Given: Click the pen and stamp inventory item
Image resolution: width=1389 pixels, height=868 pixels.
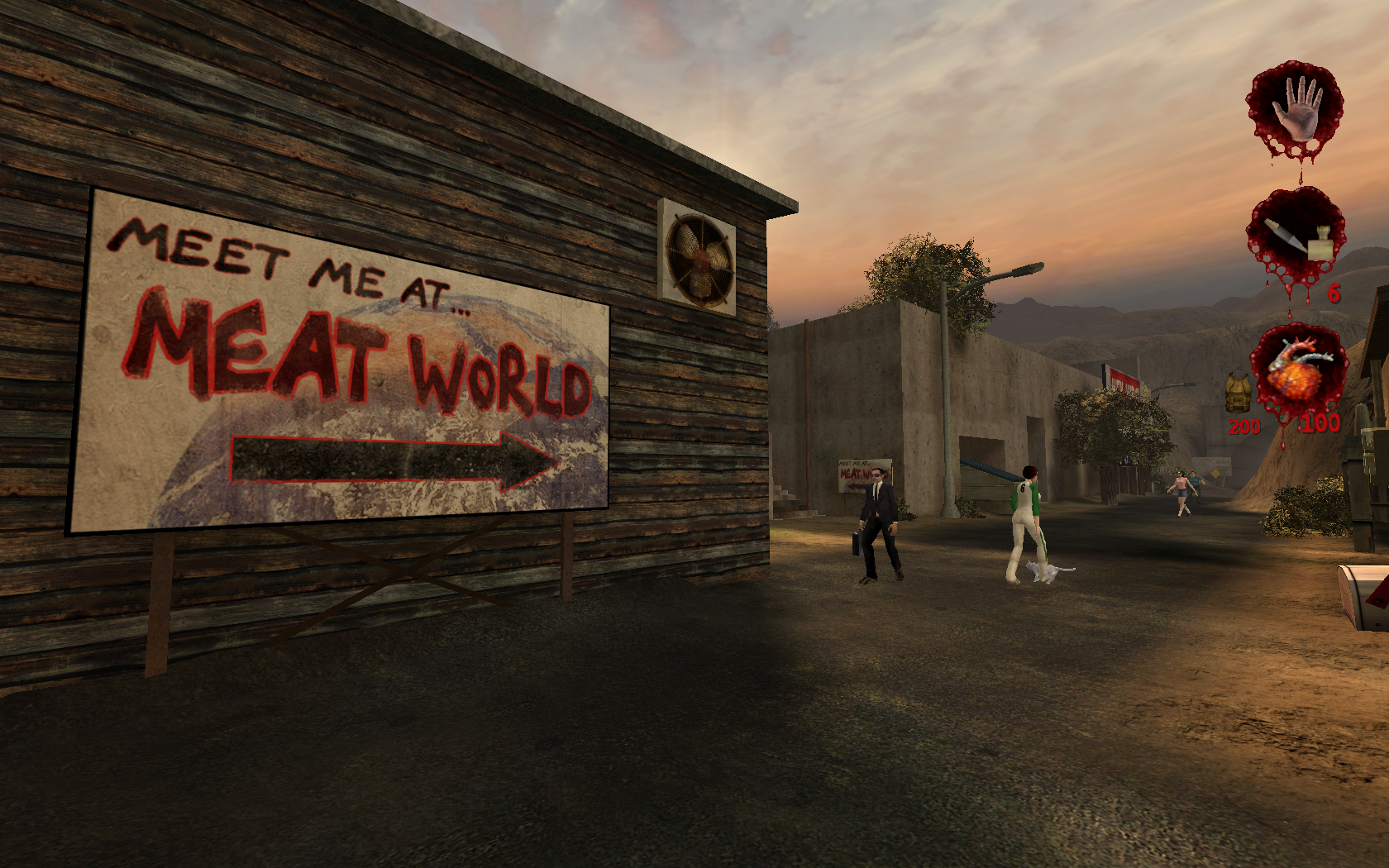Looking at the screenshot, I should [x=1296, y=237].
